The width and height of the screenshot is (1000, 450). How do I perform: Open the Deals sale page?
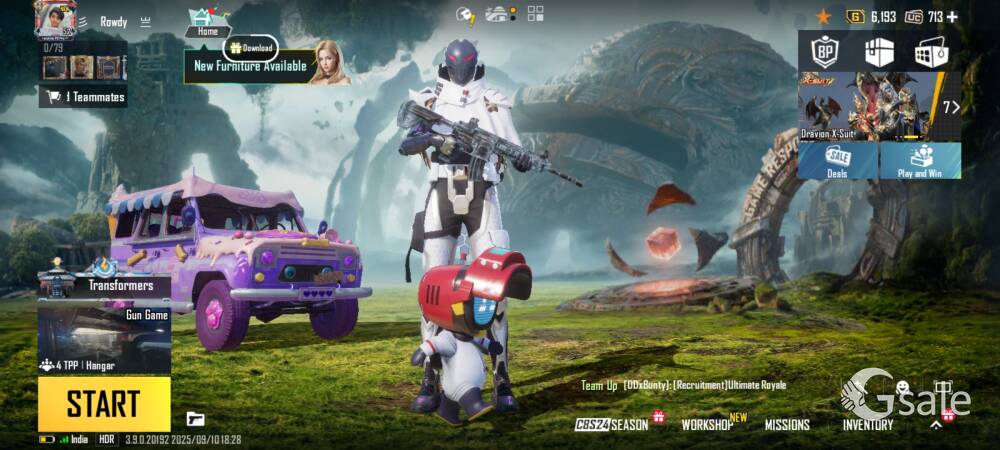click(x=837, y=161)
